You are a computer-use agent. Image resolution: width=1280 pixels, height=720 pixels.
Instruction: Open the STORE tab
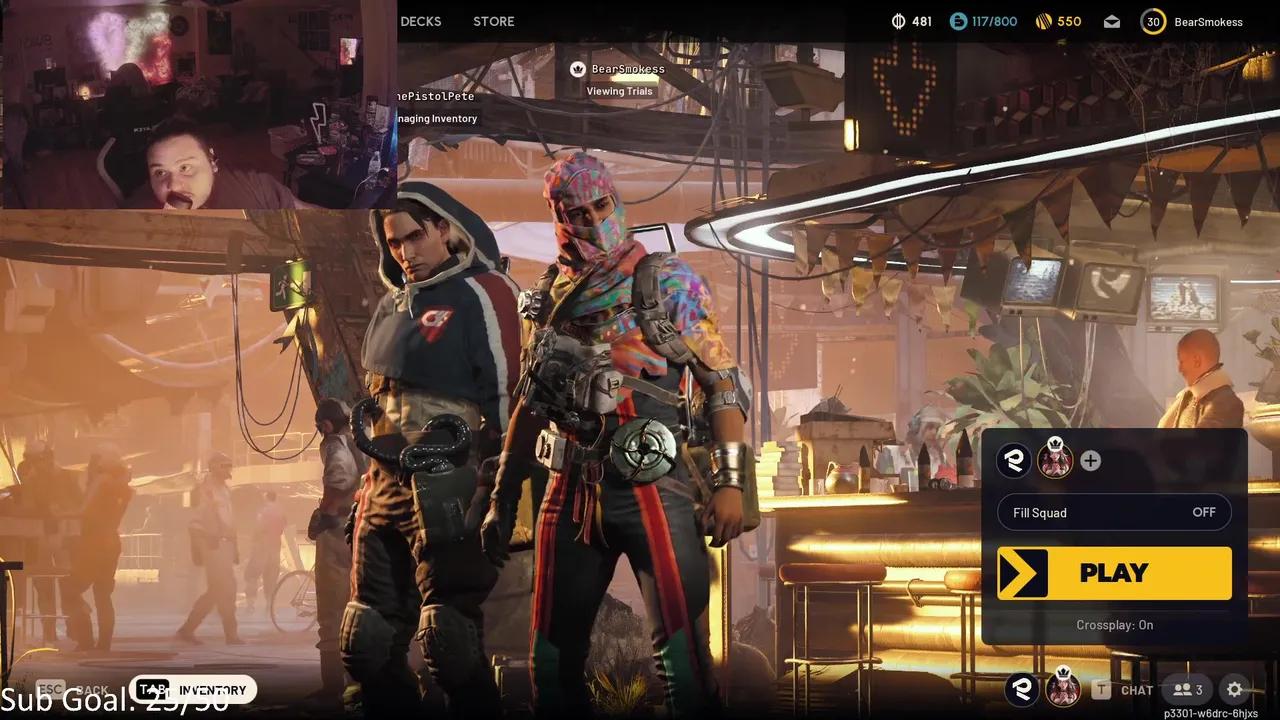pos(492,21)
